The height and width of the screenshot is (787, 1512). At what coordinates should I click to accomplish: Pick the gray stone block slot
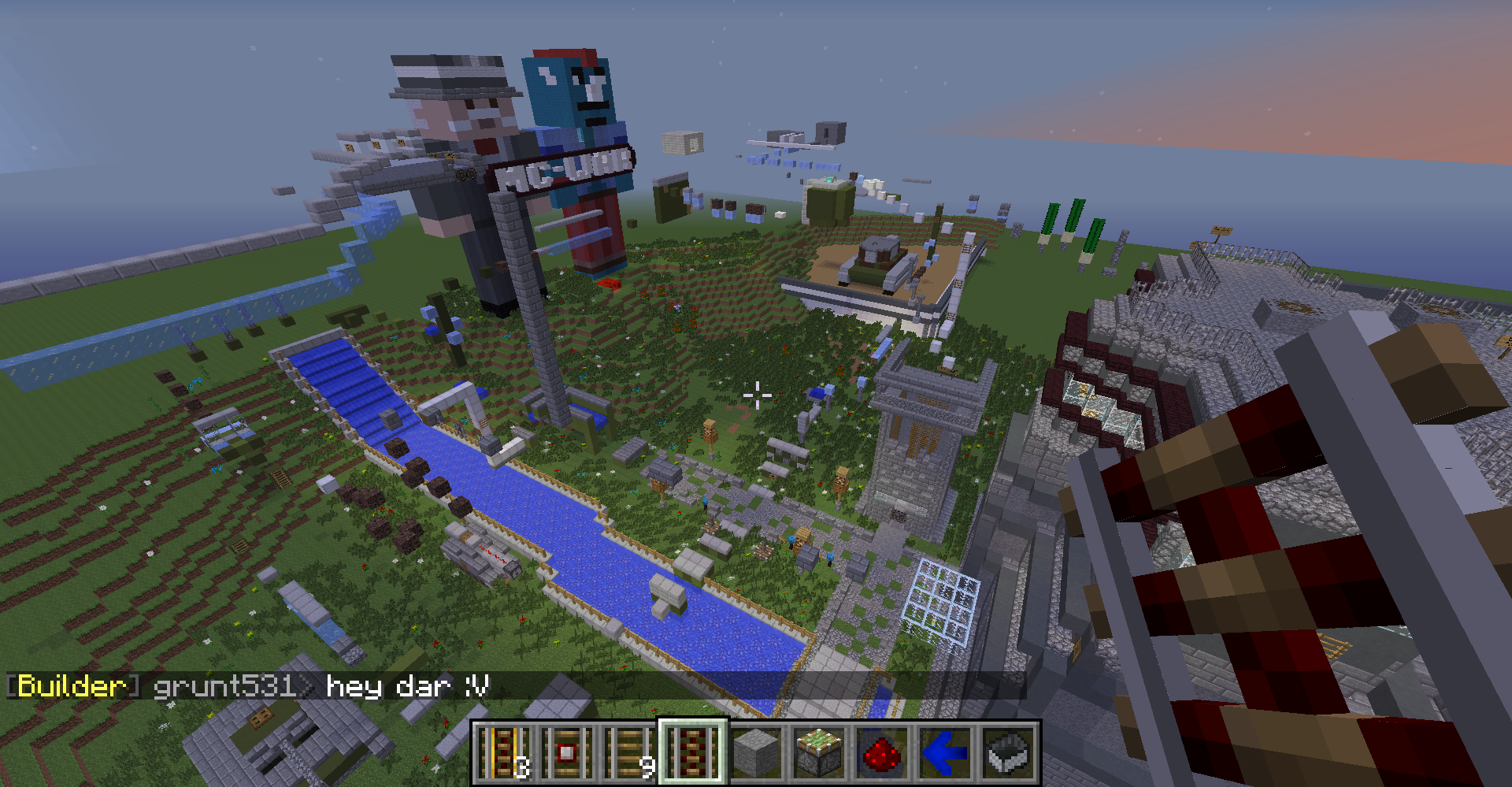coord(756,753)
